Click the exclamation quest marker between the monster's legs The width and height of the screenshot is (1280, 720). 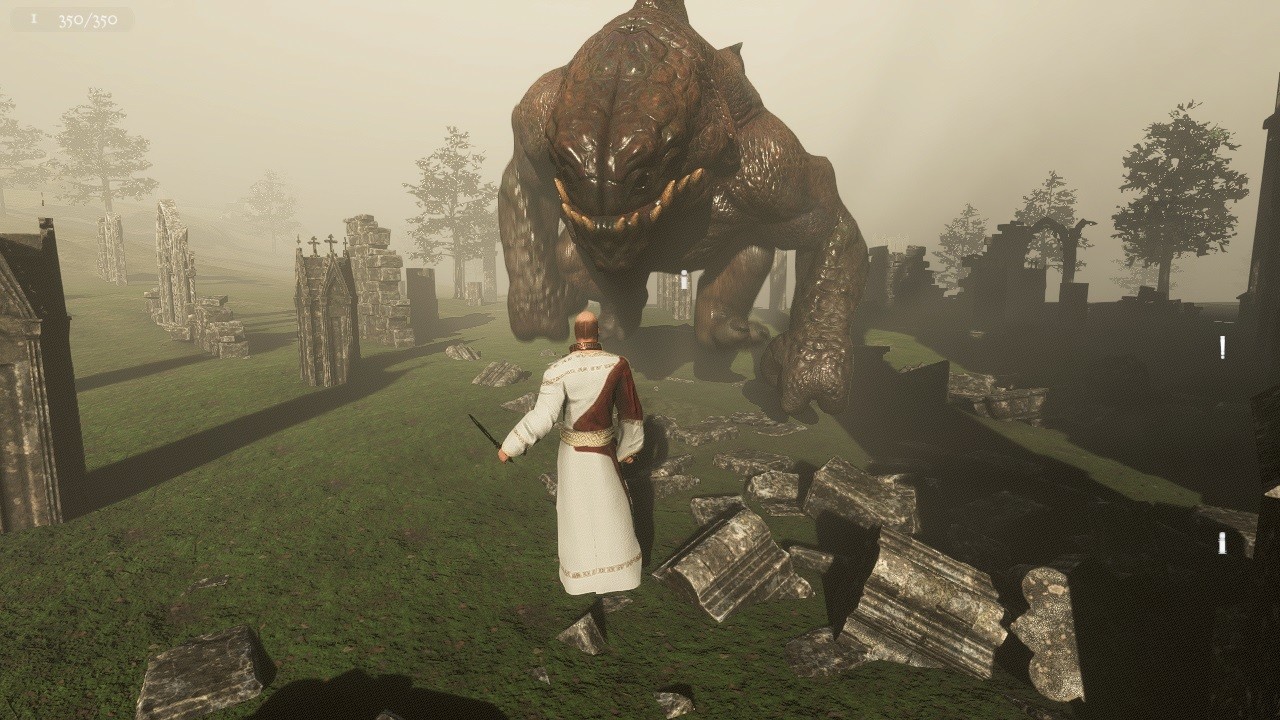click(684, 281)
